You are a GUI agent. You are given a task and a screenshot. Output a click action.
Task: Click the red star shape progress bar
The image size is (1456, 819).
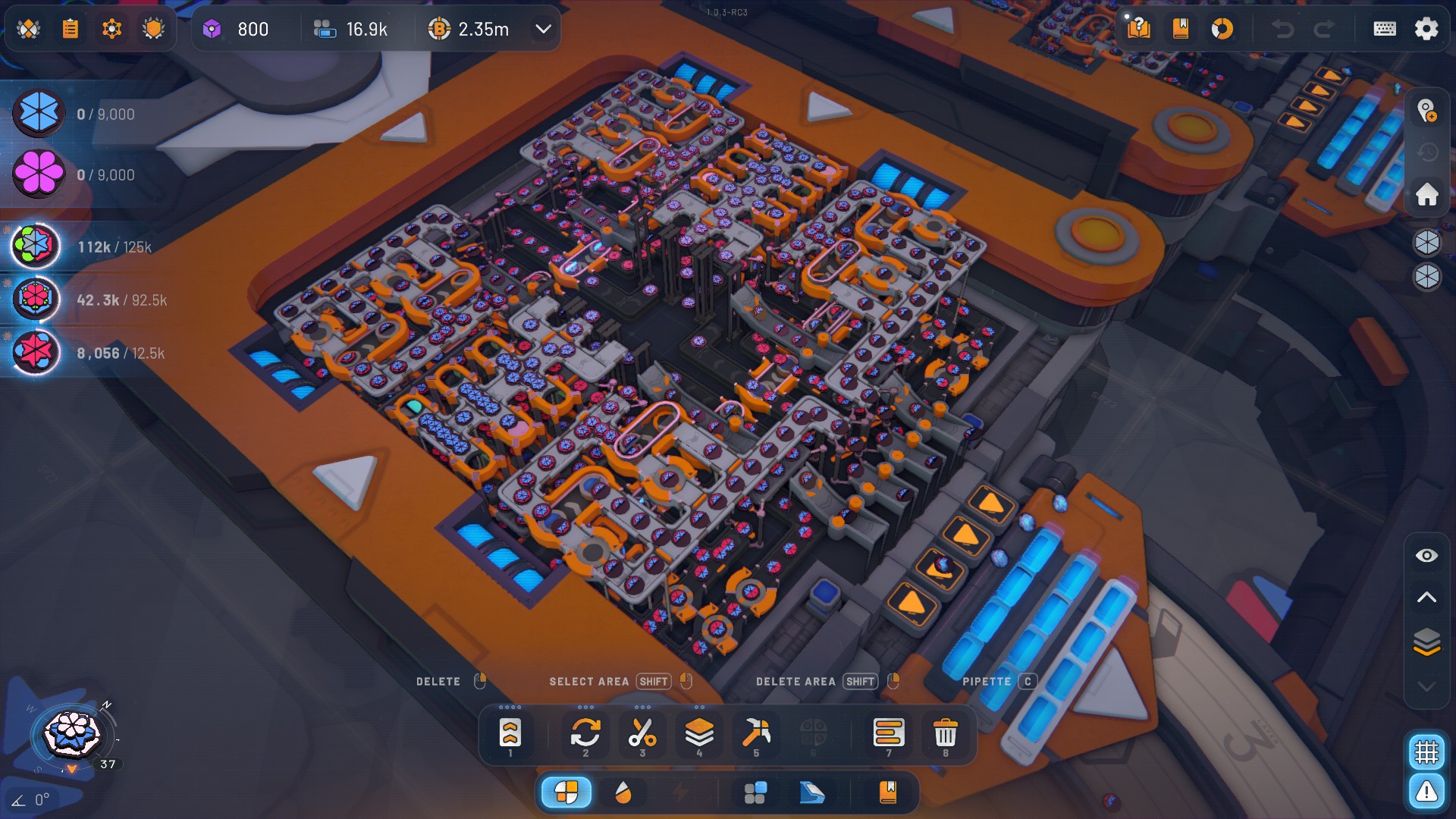coord(91,352)
